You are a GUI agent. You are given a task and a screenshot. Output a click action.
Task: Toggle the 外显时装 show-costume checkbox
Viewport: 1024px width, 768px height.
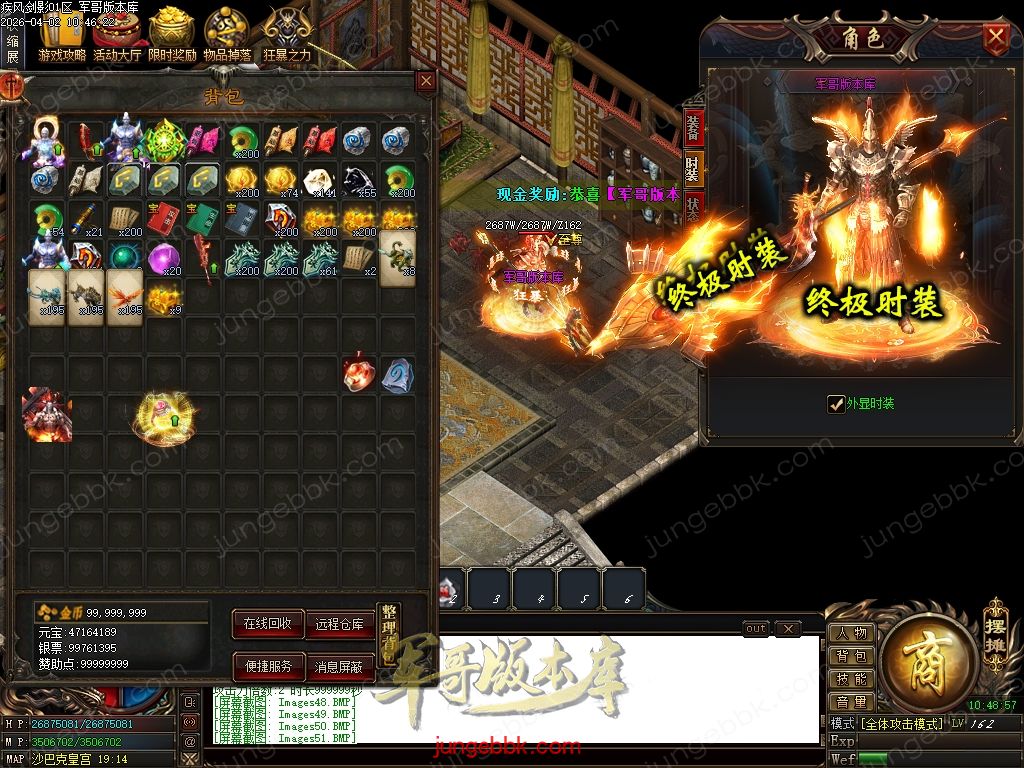click(x=837, y=404)
